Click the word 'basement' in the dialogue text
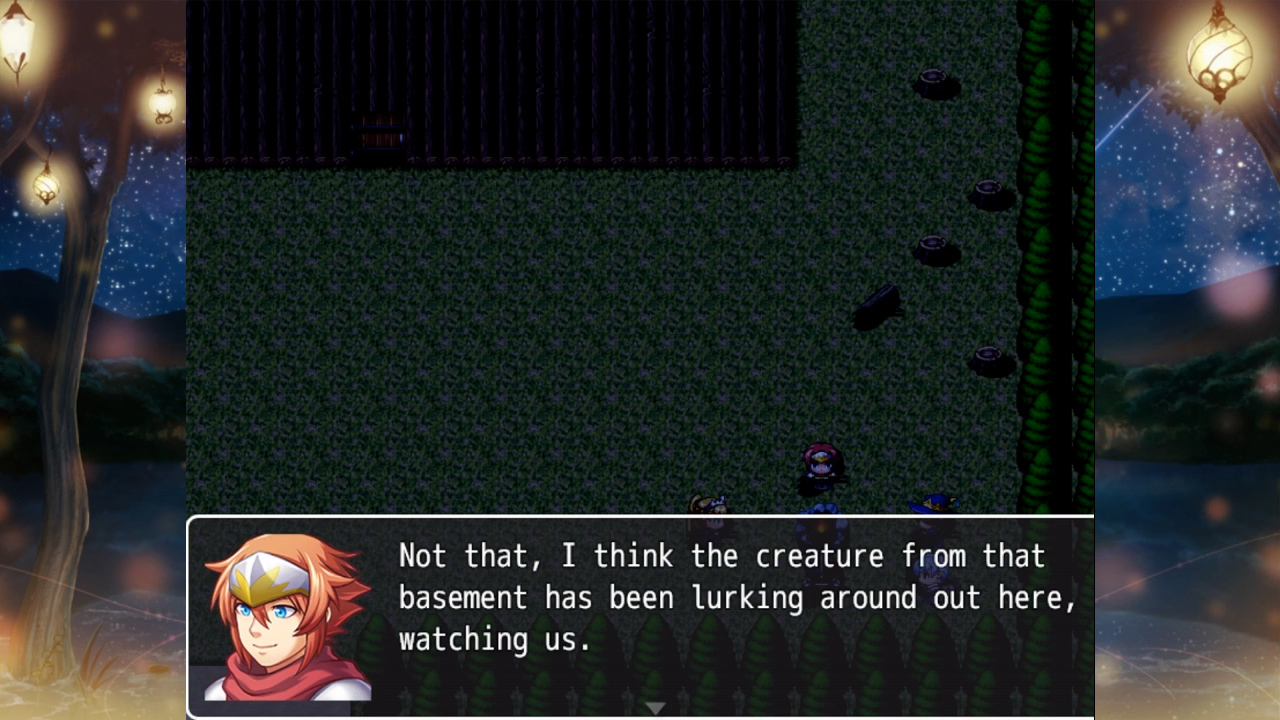 tap(466, 598)
